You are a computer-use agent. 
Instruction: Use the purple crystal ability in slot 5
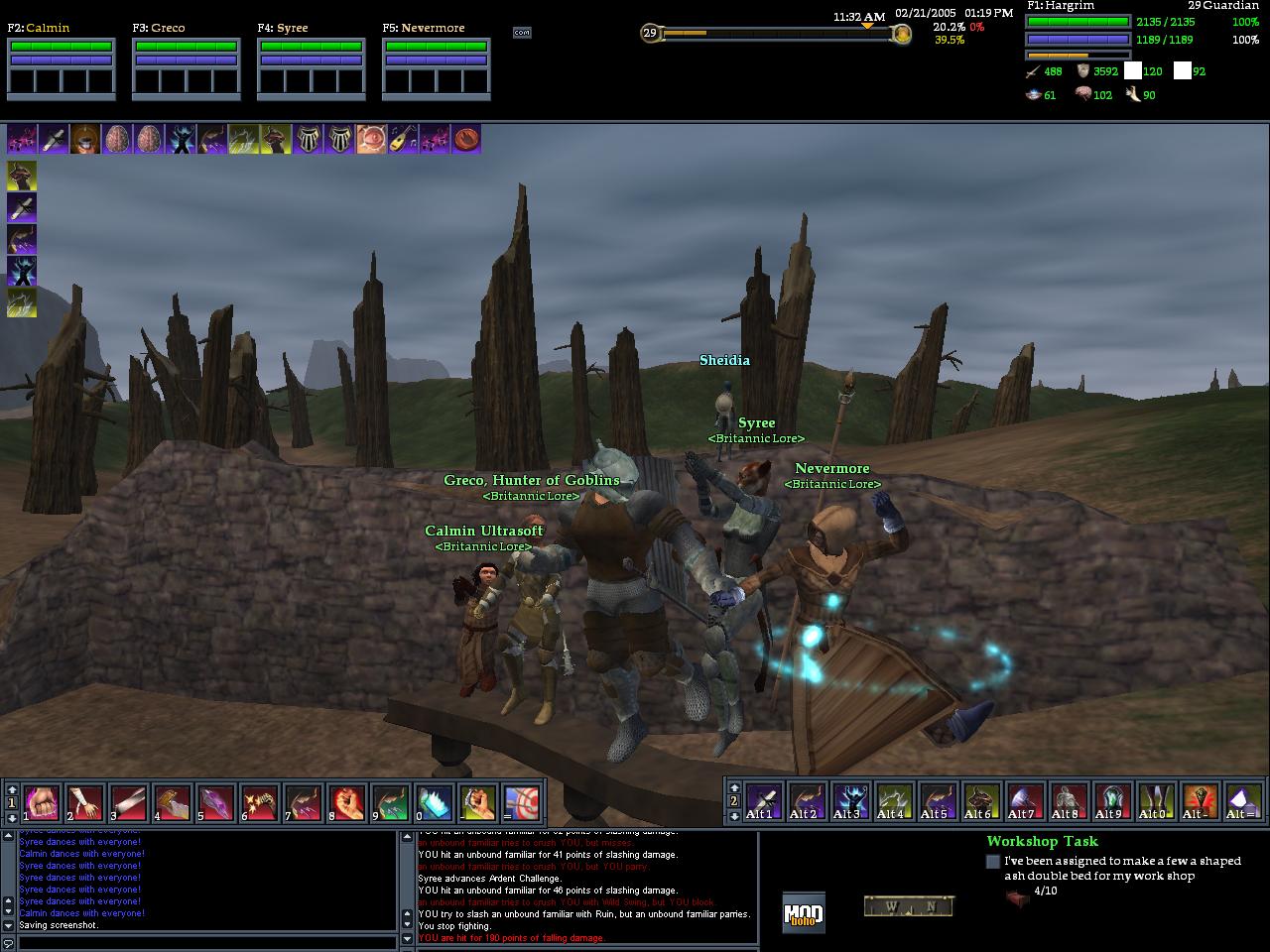[x=215, y=802]
